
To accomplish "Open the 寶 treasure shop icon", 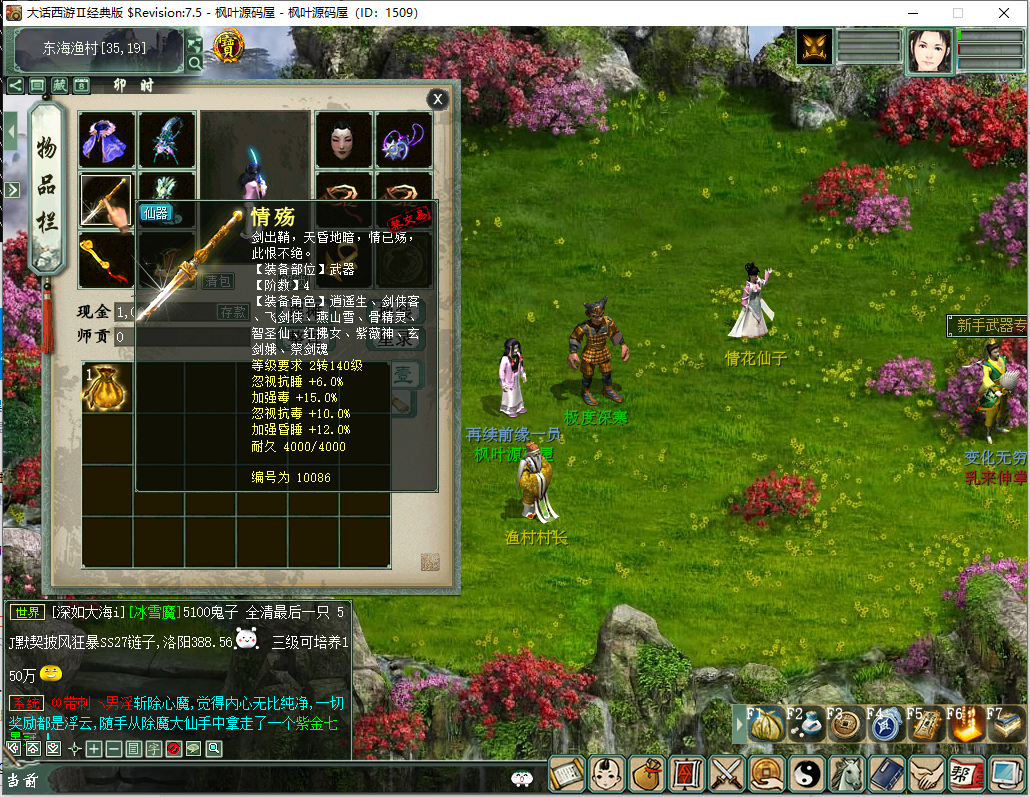I will 229,45.
